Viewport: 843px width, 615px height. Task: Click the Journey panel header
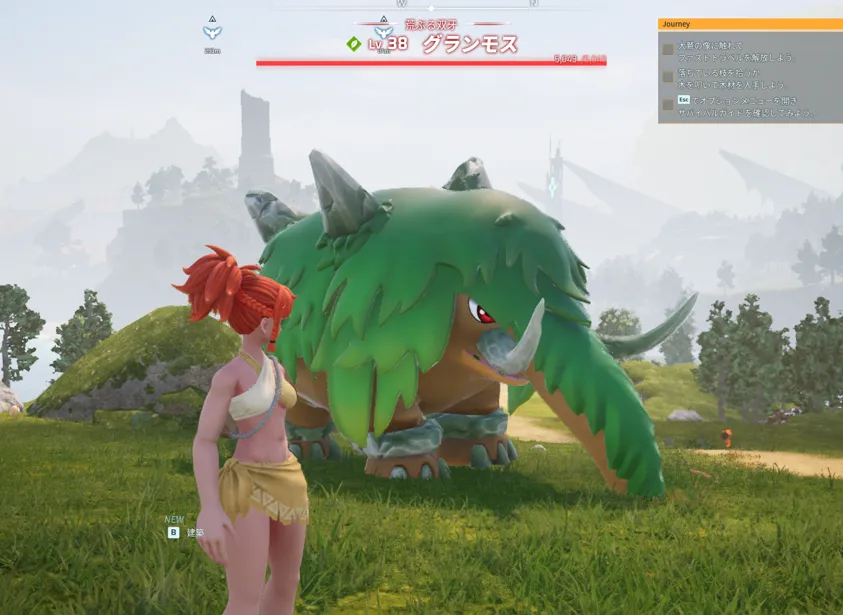(750, 24)
